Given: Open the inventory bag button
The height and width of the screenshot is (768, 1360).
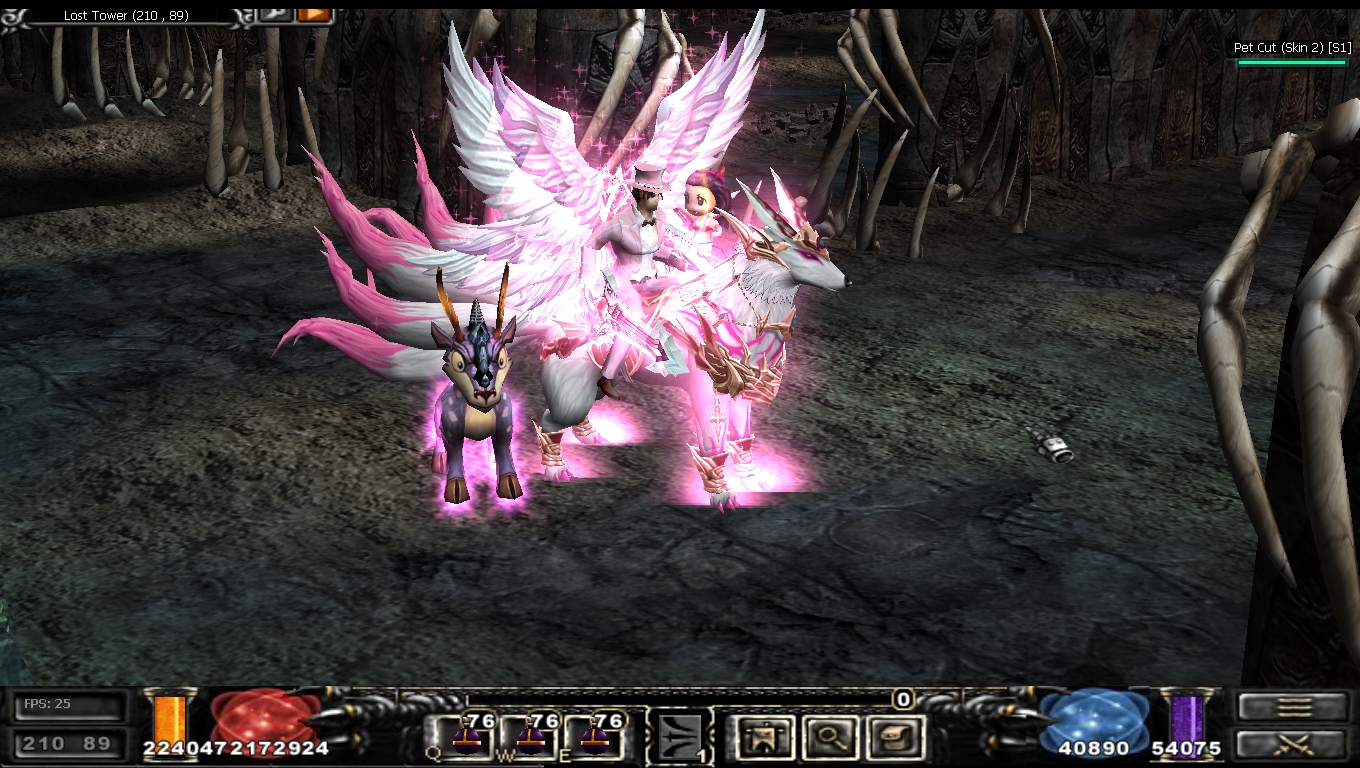Looking at the screenshot, I should coord(893,738).
